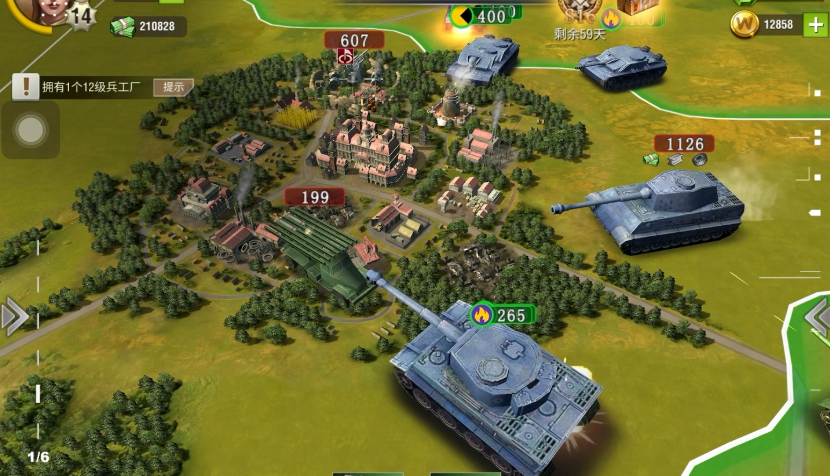Tap the gold W coin icon
The width and height of the screenshot is (830, 476).
(744, 25)
